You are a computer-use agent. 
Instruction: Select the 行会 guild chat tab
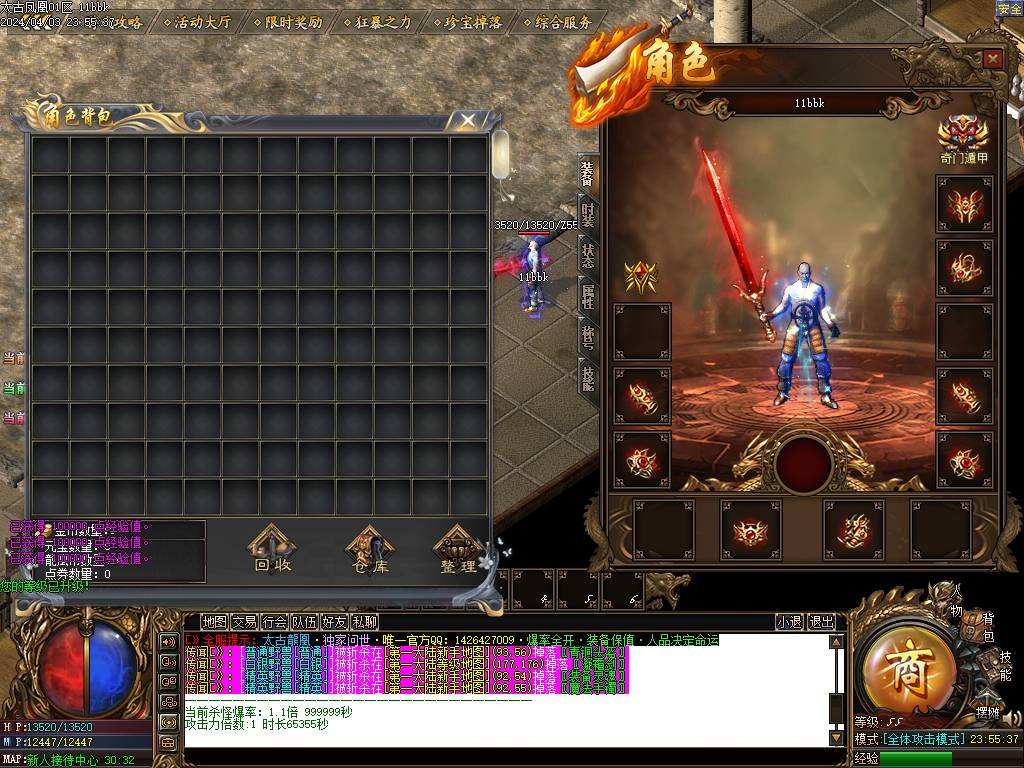(274, 621)
